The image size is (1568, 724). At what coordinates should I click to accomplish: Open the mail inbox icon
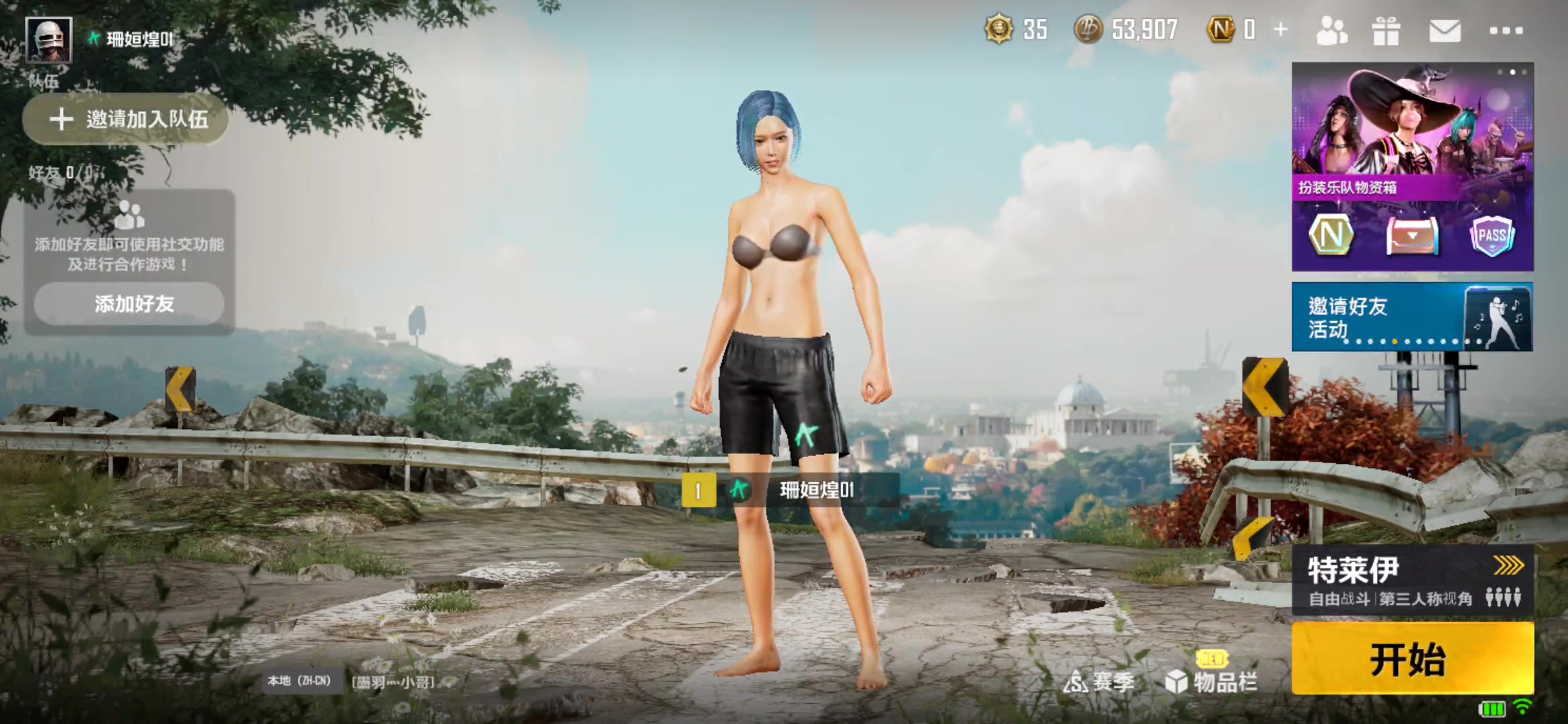coord(1445,31)
